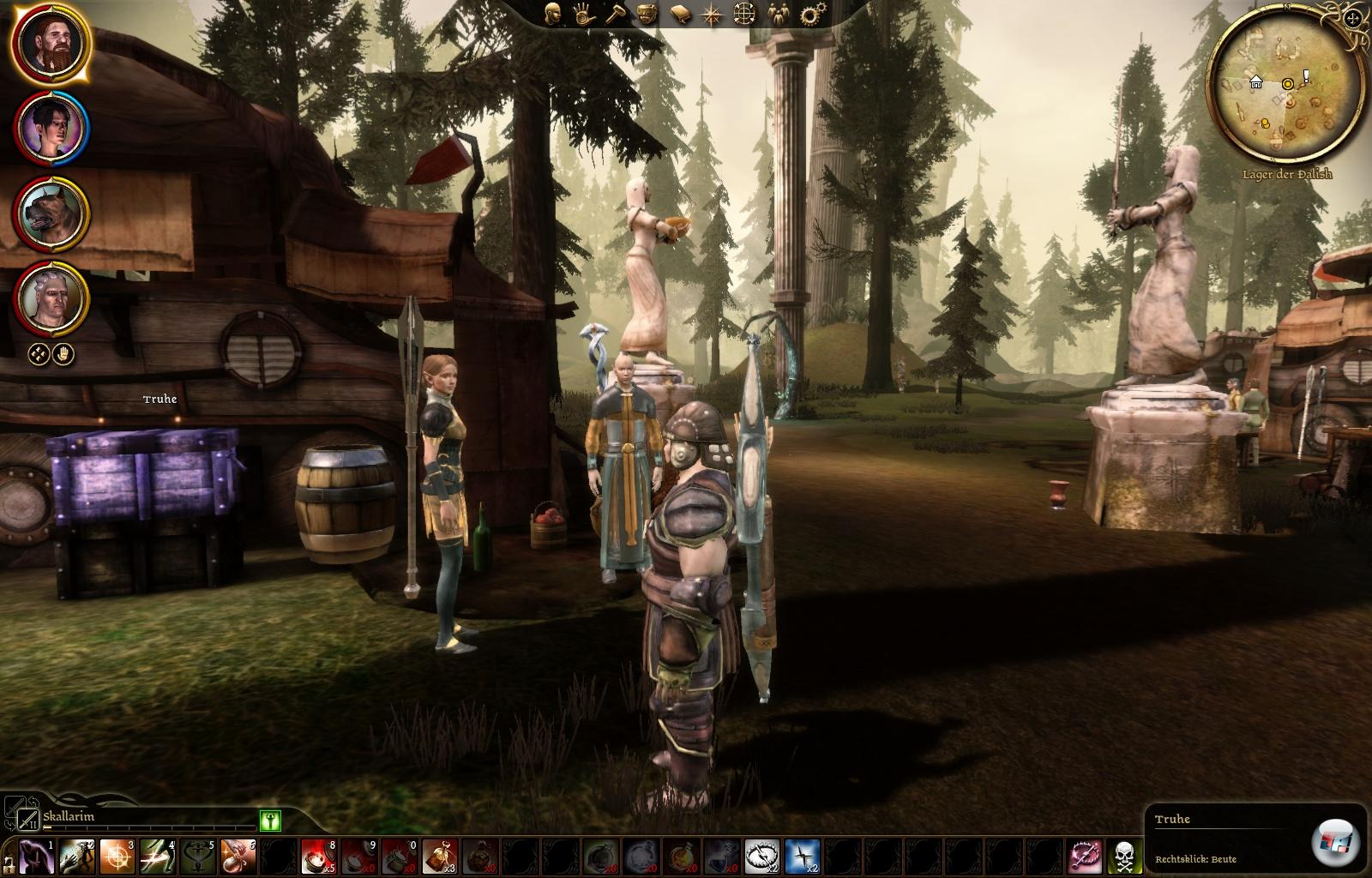Select the bearded dwarf party portrait
Viewport: 1372px width, 878px height.
[x=51, y=45]
